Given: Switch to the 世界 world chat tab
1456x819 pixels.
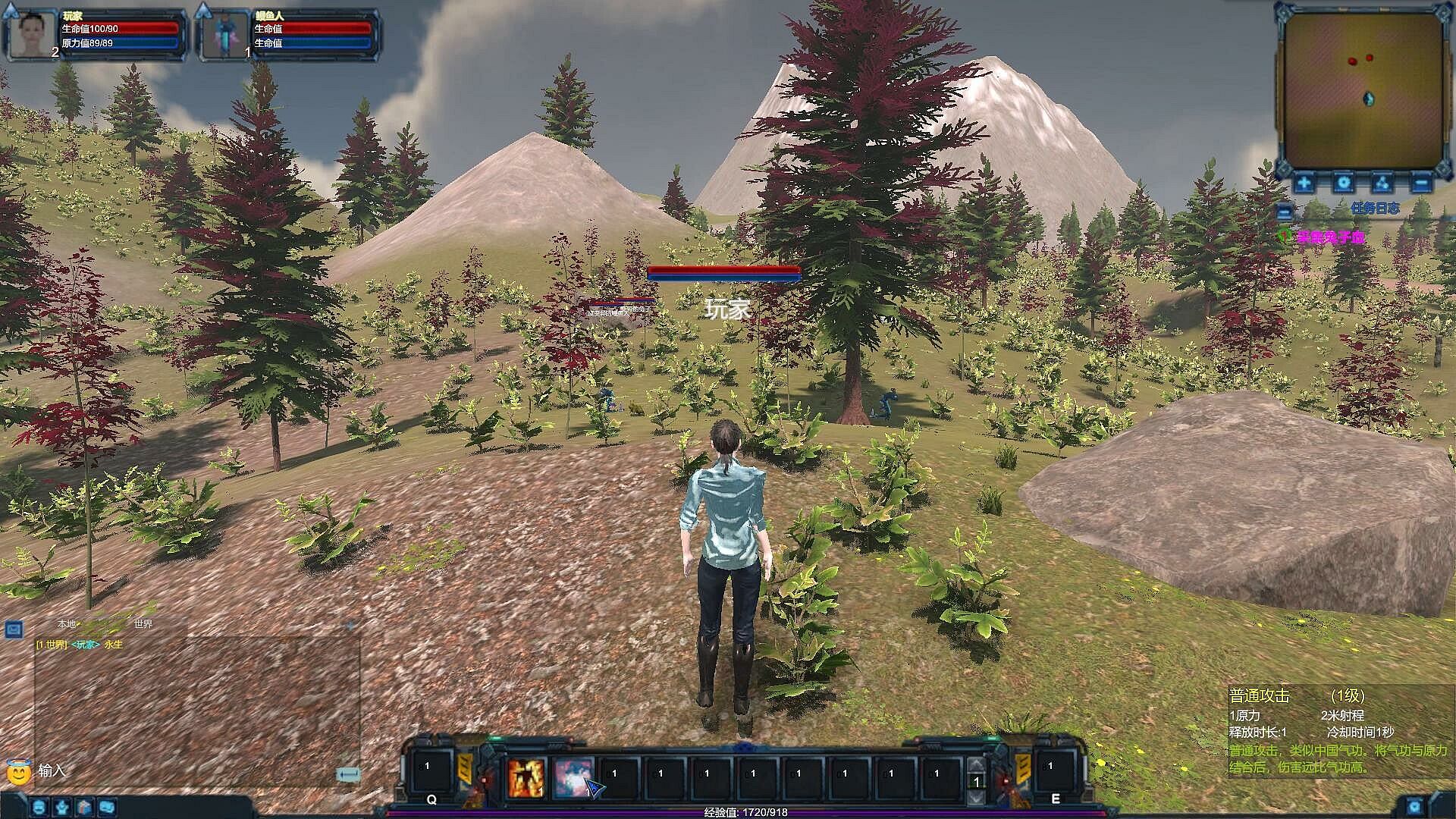Looking at the screenshot, I should [143, 624].
